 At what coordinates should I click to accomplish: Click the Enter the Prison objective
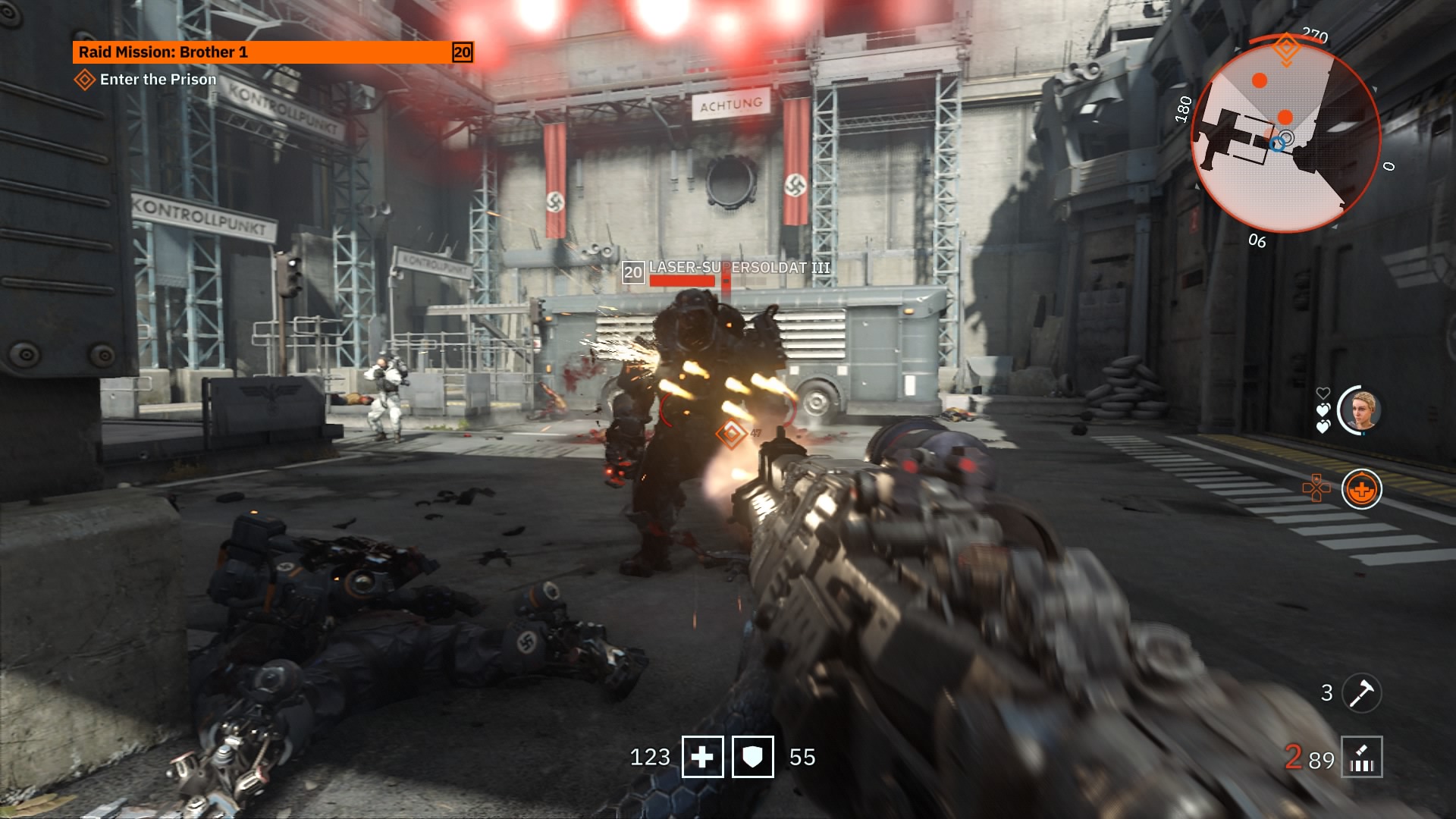(x=157, y=80)
